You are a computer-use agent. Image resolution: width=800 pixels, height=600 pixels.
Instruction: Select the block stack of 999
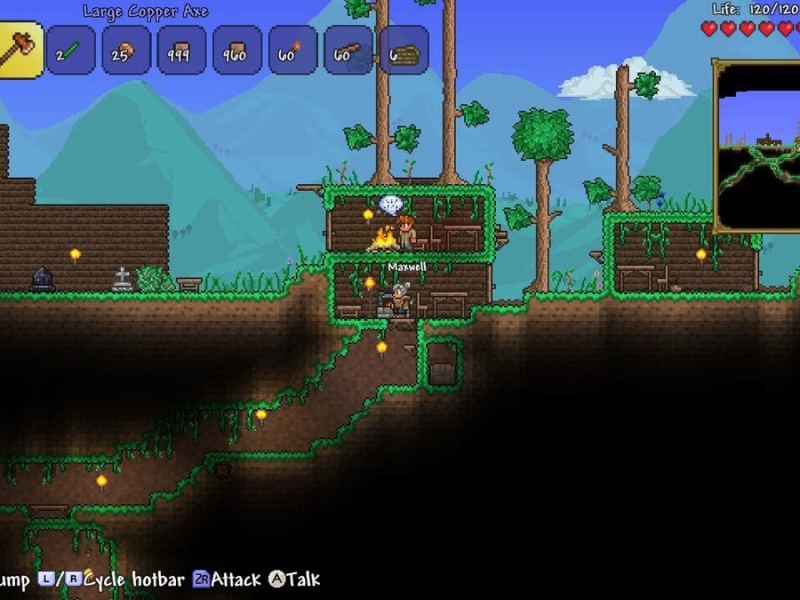coord(182,50)
